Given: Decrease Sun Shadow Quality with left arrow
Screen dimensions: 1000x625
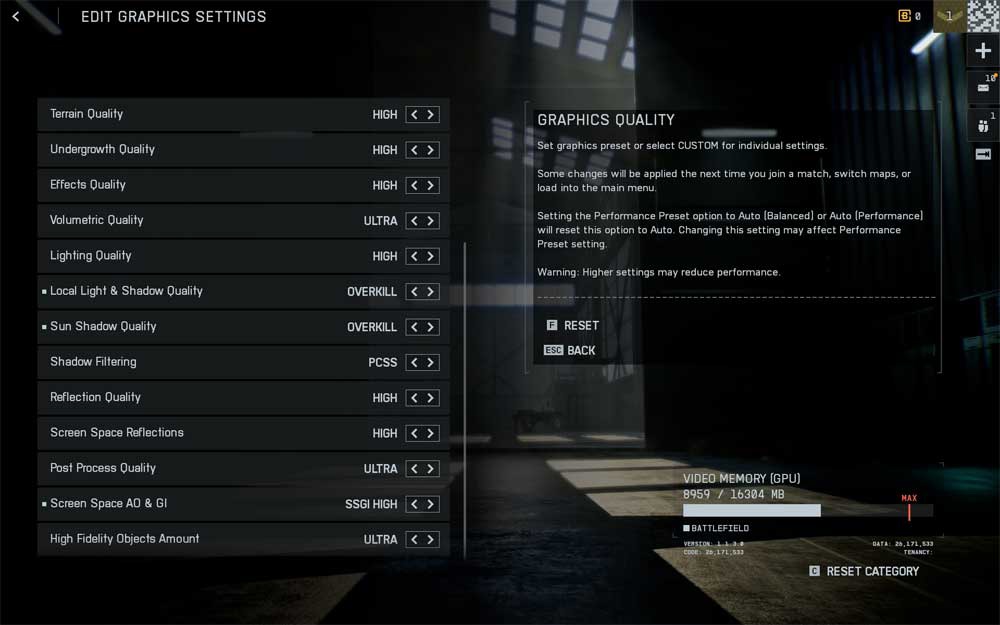Looking at the screenshot, I should tap(414, 327).
